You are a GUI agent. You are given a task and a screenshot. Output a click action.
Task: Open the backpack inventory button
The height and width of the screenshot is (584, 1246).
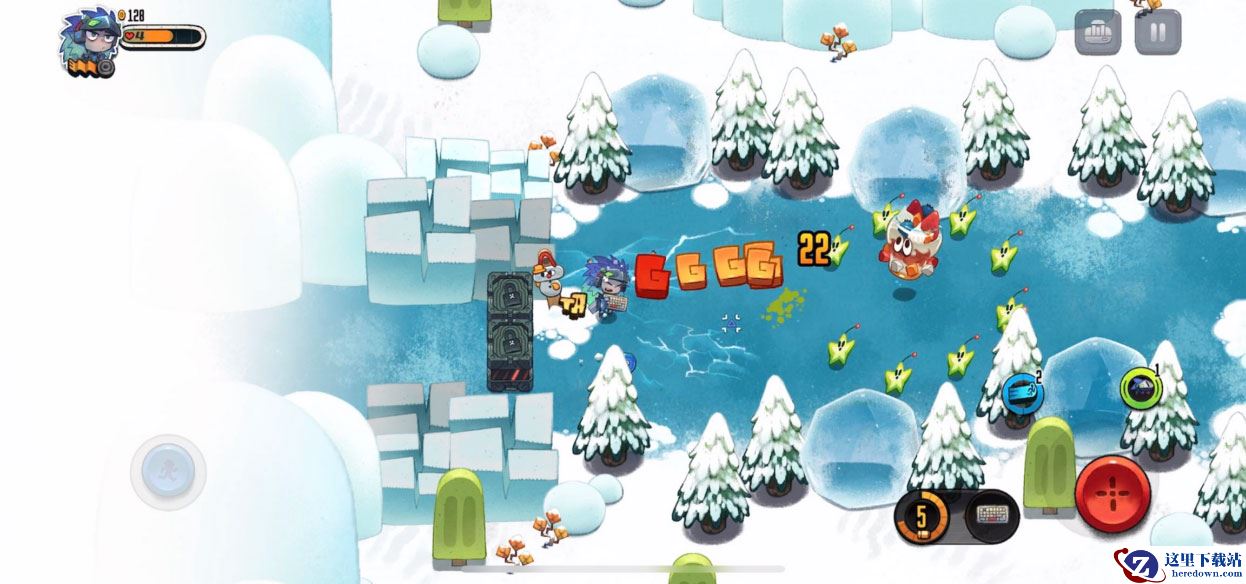(x=1097, y=32)
